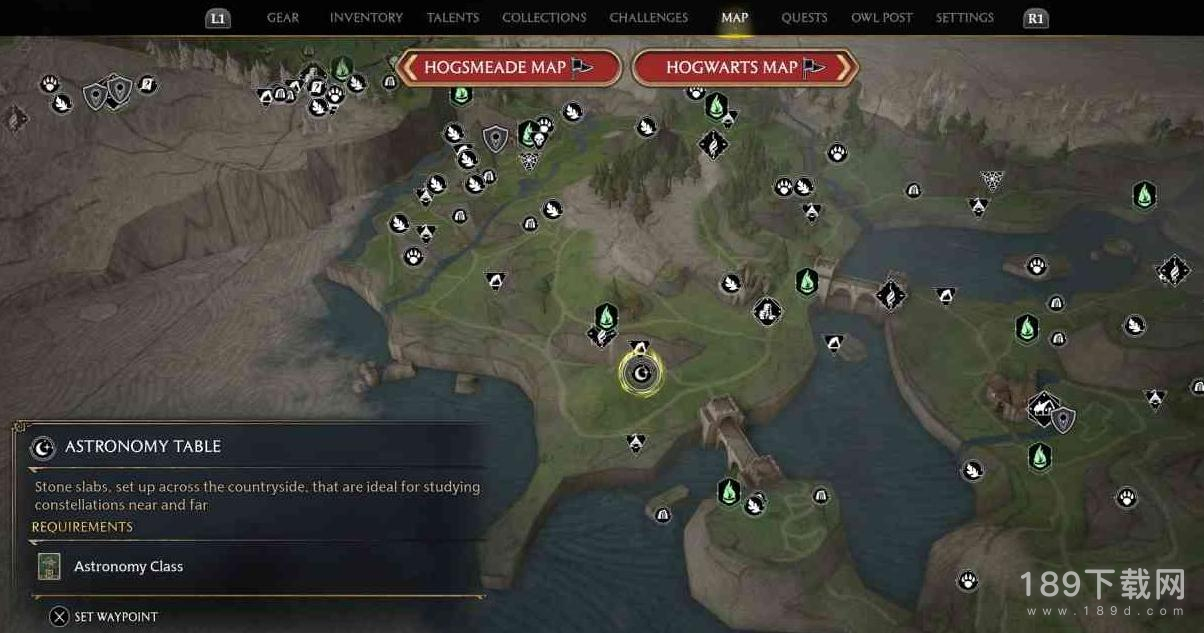Open the Quests tab
1204x633 pixels.
pos(804,18)
